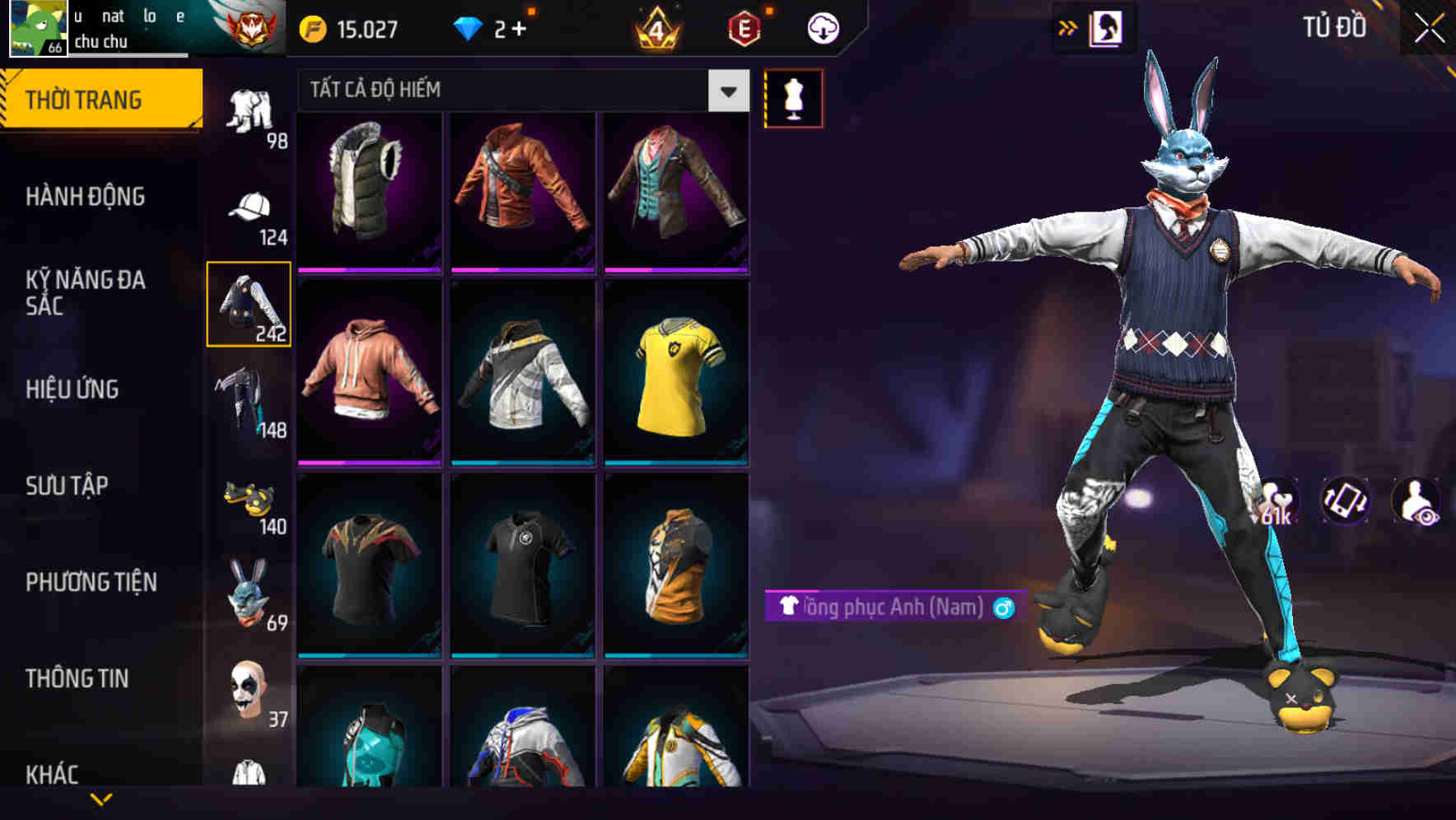Click the mannequin preview icon

793,97
